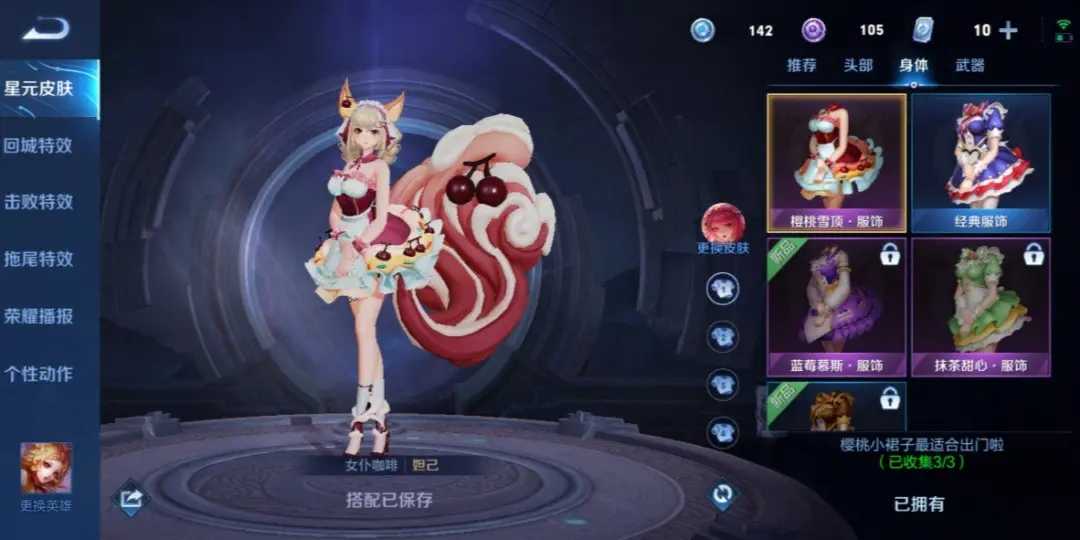The height and width of the screenshot is (540, 1080).
Task: Select 击败特效 in the side menu
Action: (40, 202)
